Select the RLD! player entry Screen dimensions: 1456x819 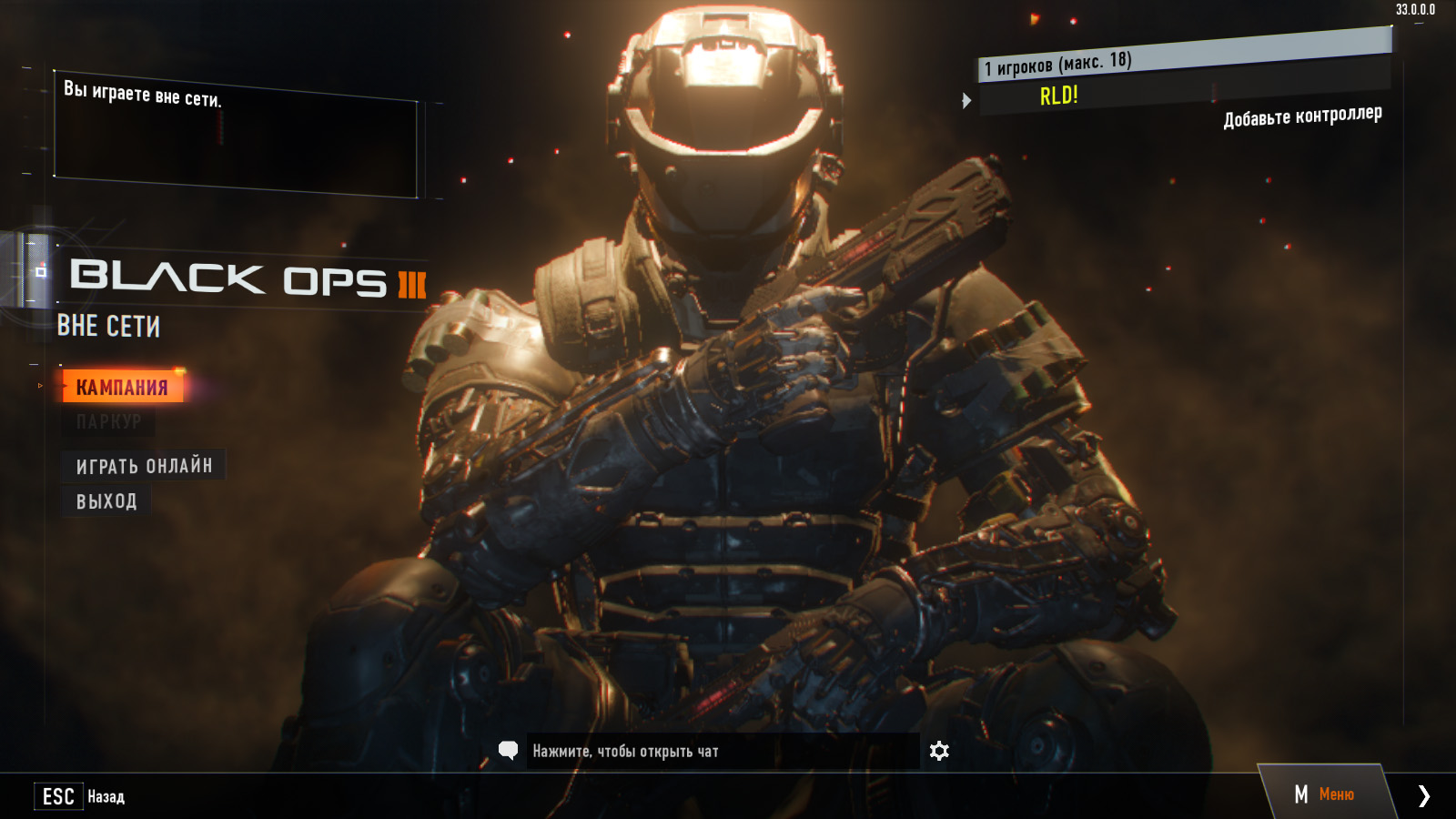pos(1058,95)
